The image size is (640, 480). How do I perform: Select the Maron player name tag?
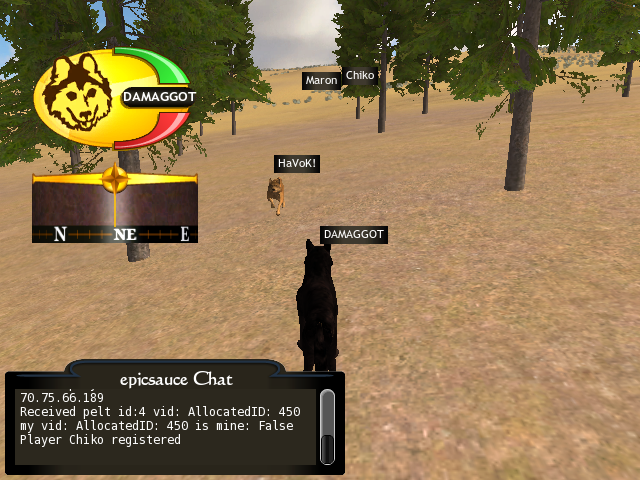(x=321, y=80)
